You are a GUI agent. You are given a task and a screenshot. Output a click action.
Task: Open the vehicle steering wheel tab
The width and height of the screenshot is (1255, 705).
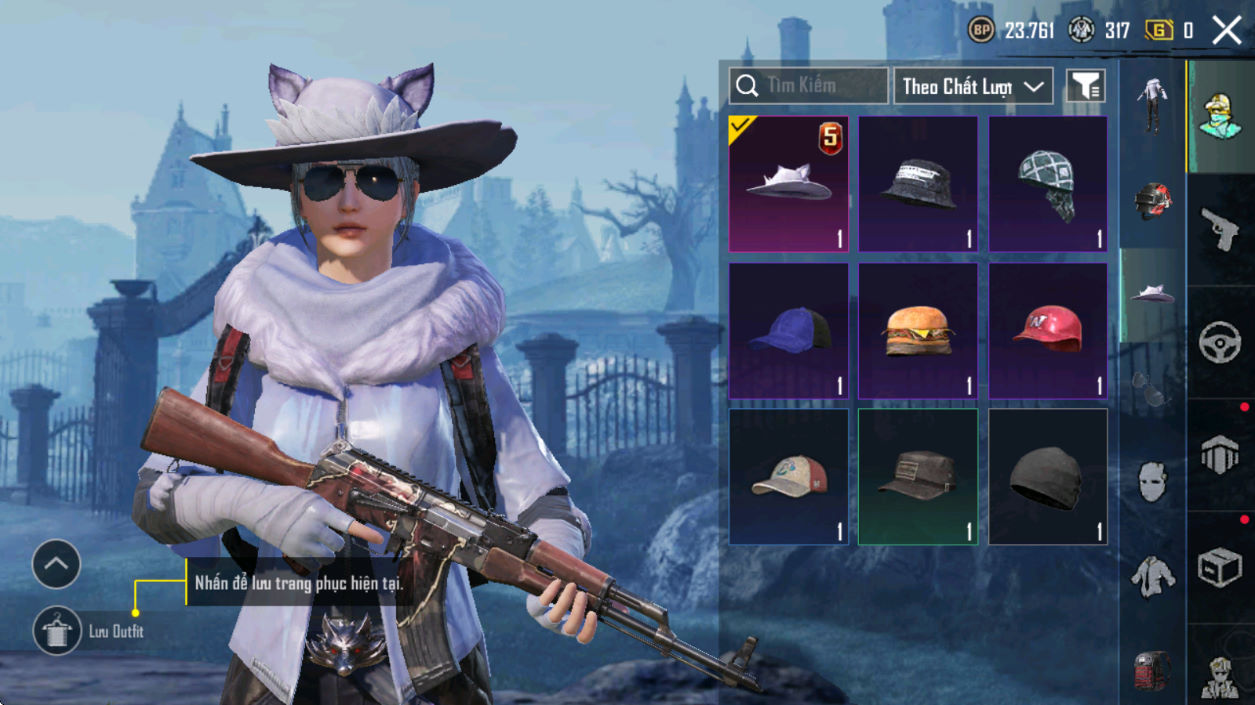coord(1220,343)
